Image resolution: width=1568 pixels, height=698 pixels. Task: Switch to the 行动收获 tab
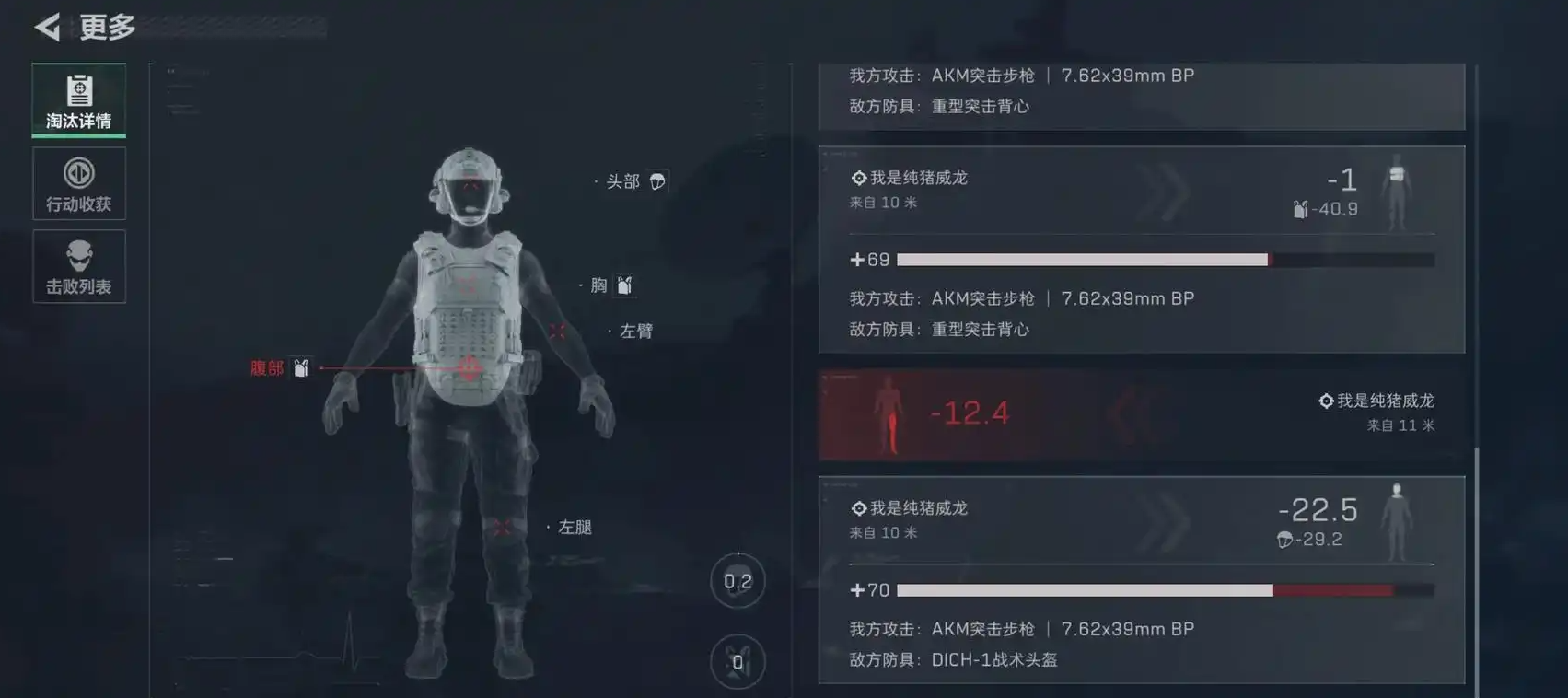point(78,183)
